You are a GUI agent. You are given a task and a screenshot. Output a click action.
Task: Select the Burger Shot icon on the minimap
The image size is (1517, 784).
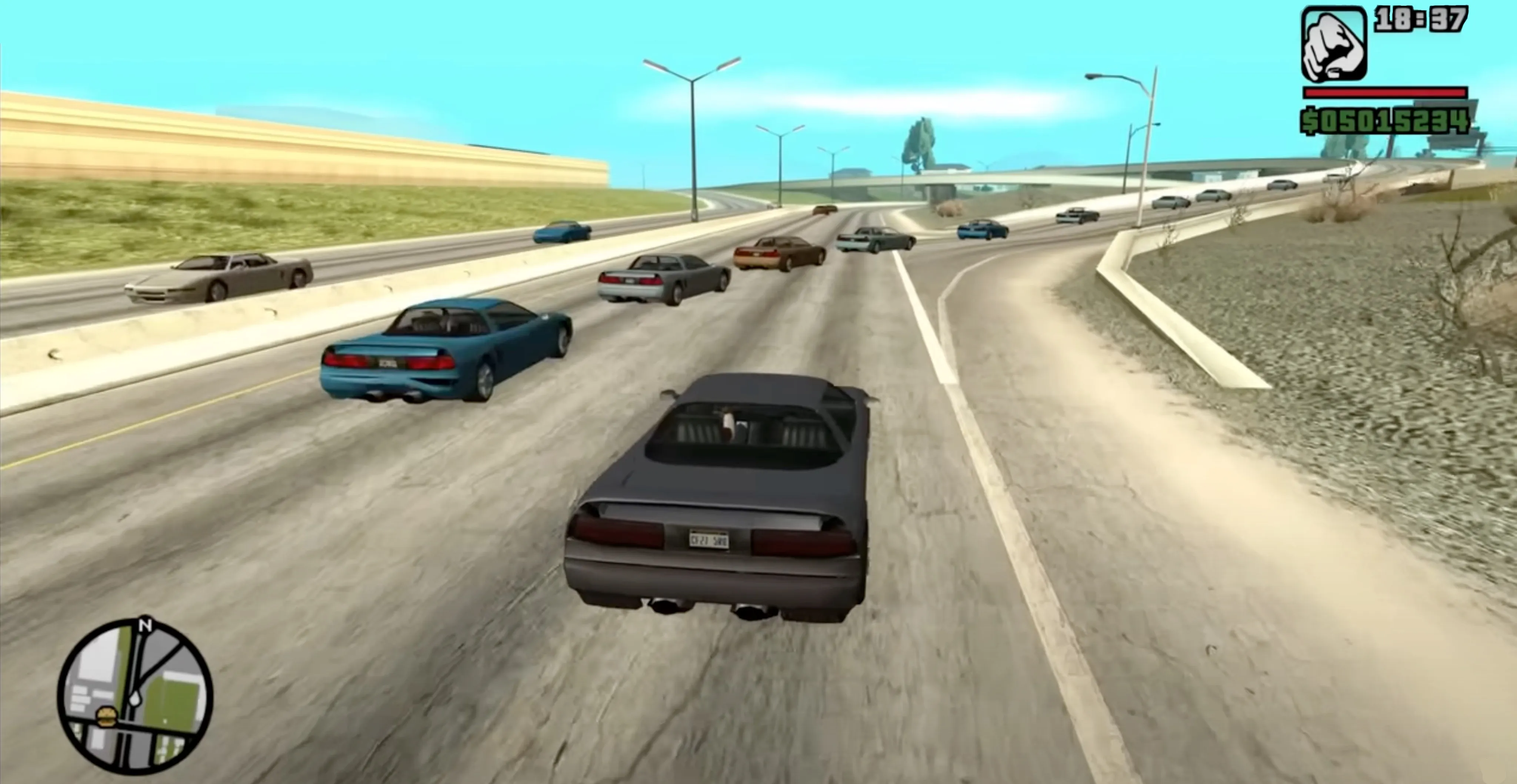click(106, 717)
